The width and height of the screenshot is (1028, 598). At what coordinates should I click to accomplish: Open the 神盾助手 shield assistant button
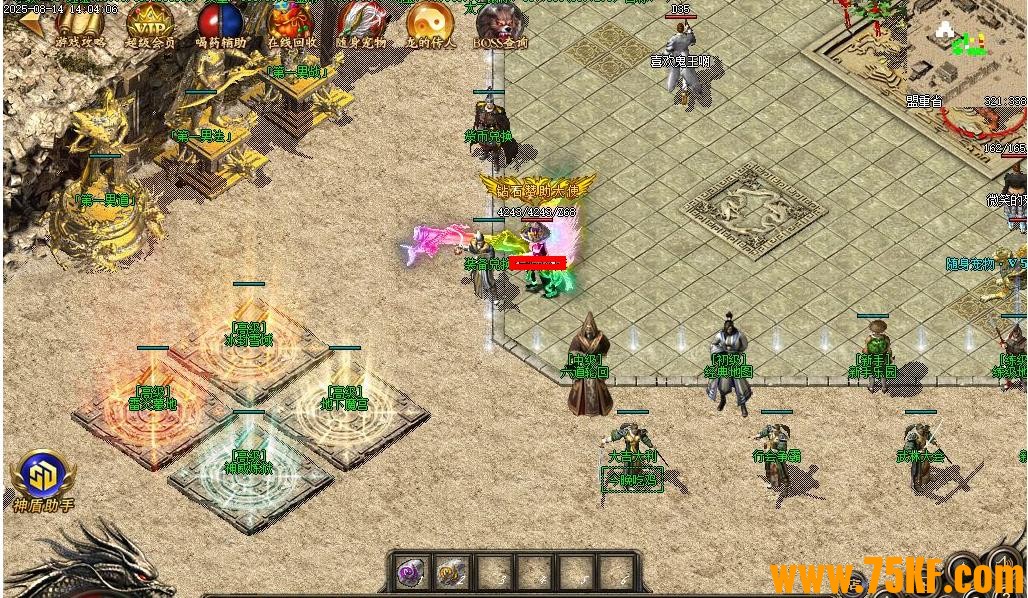tap(43, 476)
